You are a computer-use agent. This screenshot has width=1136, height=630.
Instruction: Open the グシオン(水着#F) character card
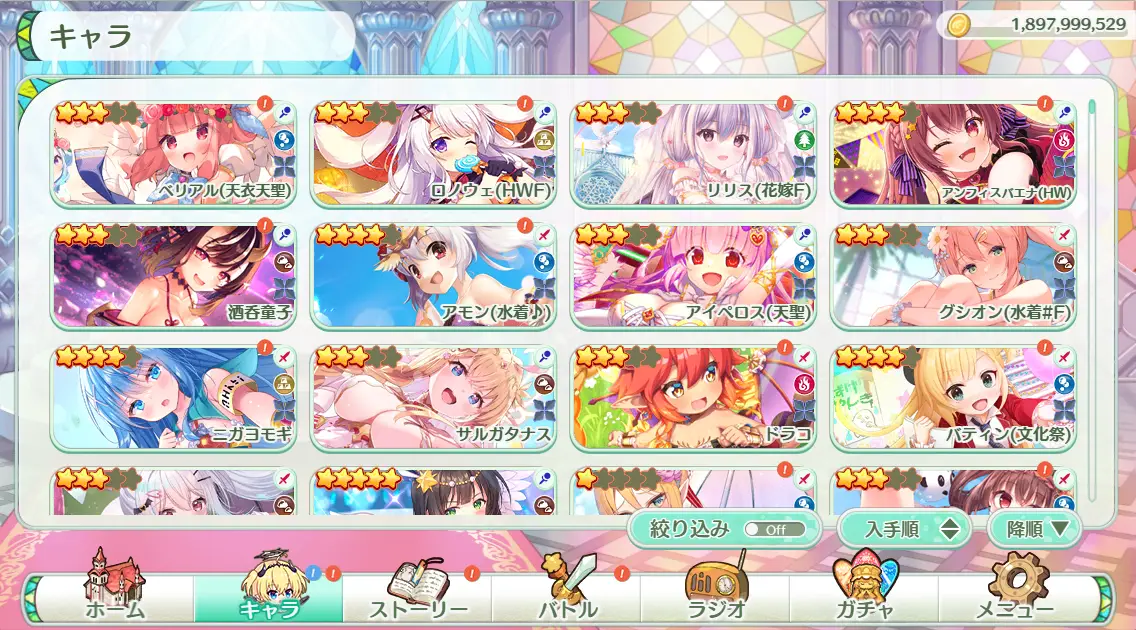953,274
